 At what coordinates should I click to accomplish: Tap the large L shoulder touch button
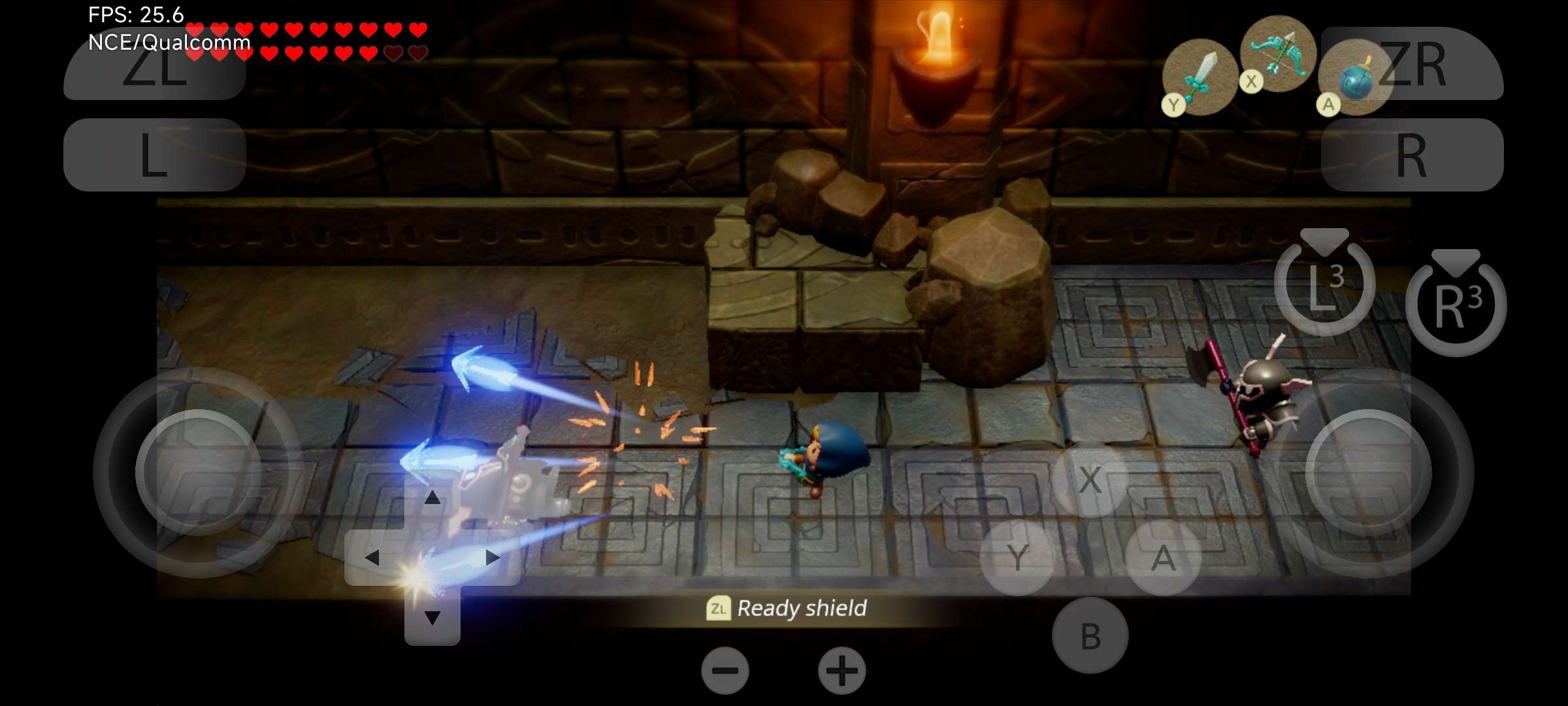(154, 155)
